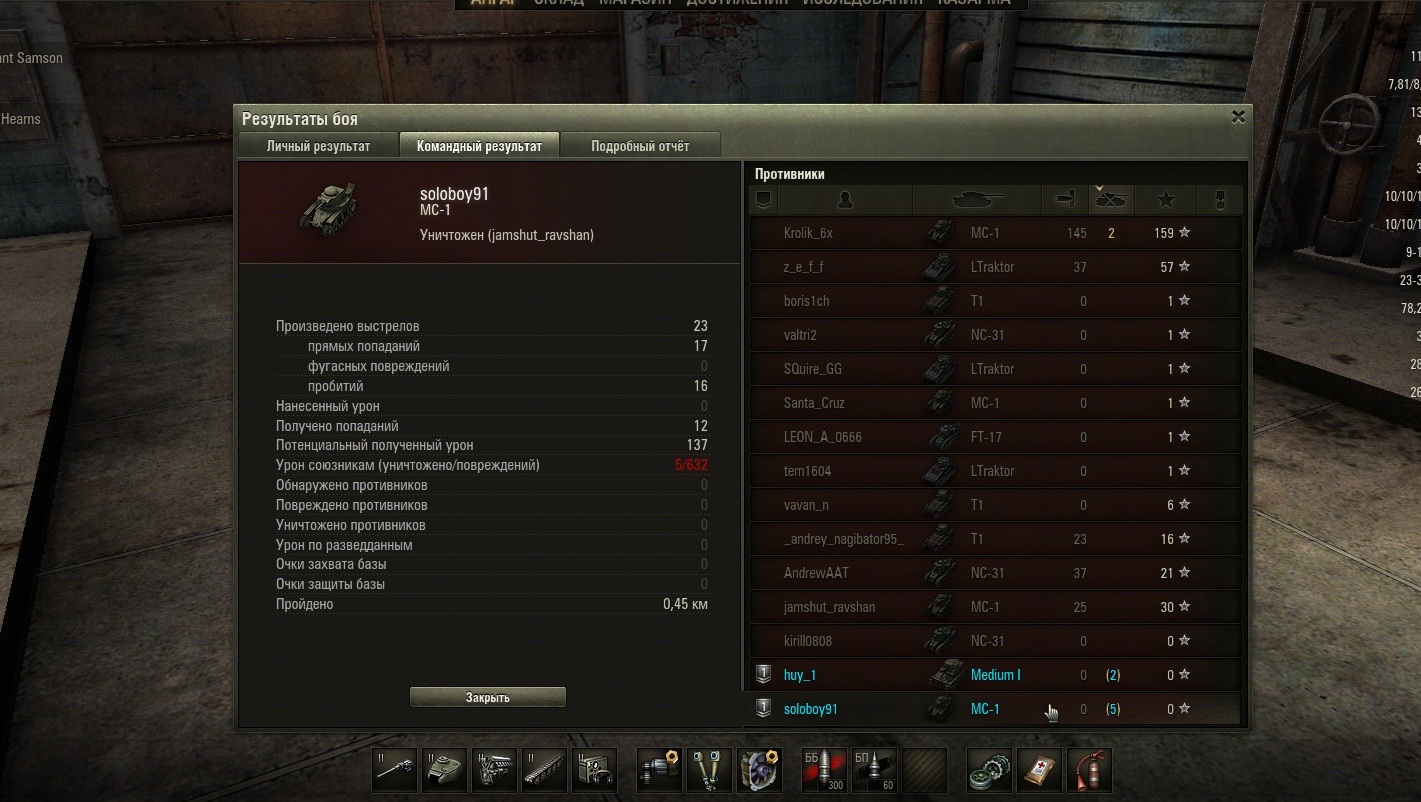This screenshot has width=1421, height=802.
Task: Sort by the player name column header
Action: click(x=844, y=200)
